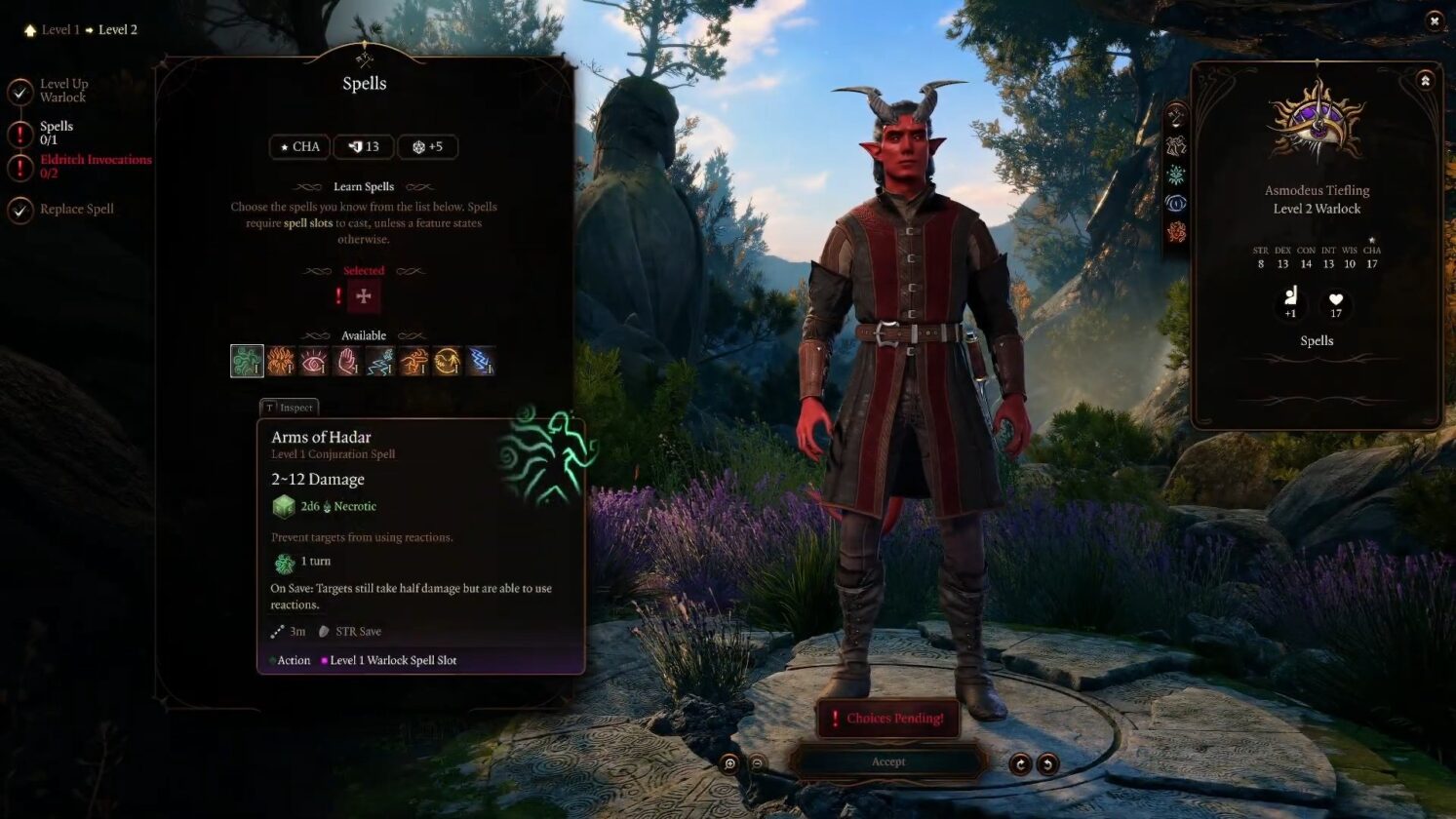Choose the orange pointing hand flame spell

[x=413, y=361]
